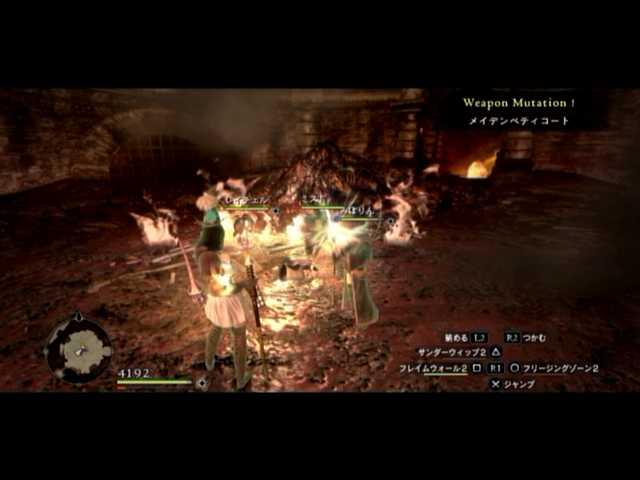Click the つかむ action label
640x480 pixels.
(540, 338)
